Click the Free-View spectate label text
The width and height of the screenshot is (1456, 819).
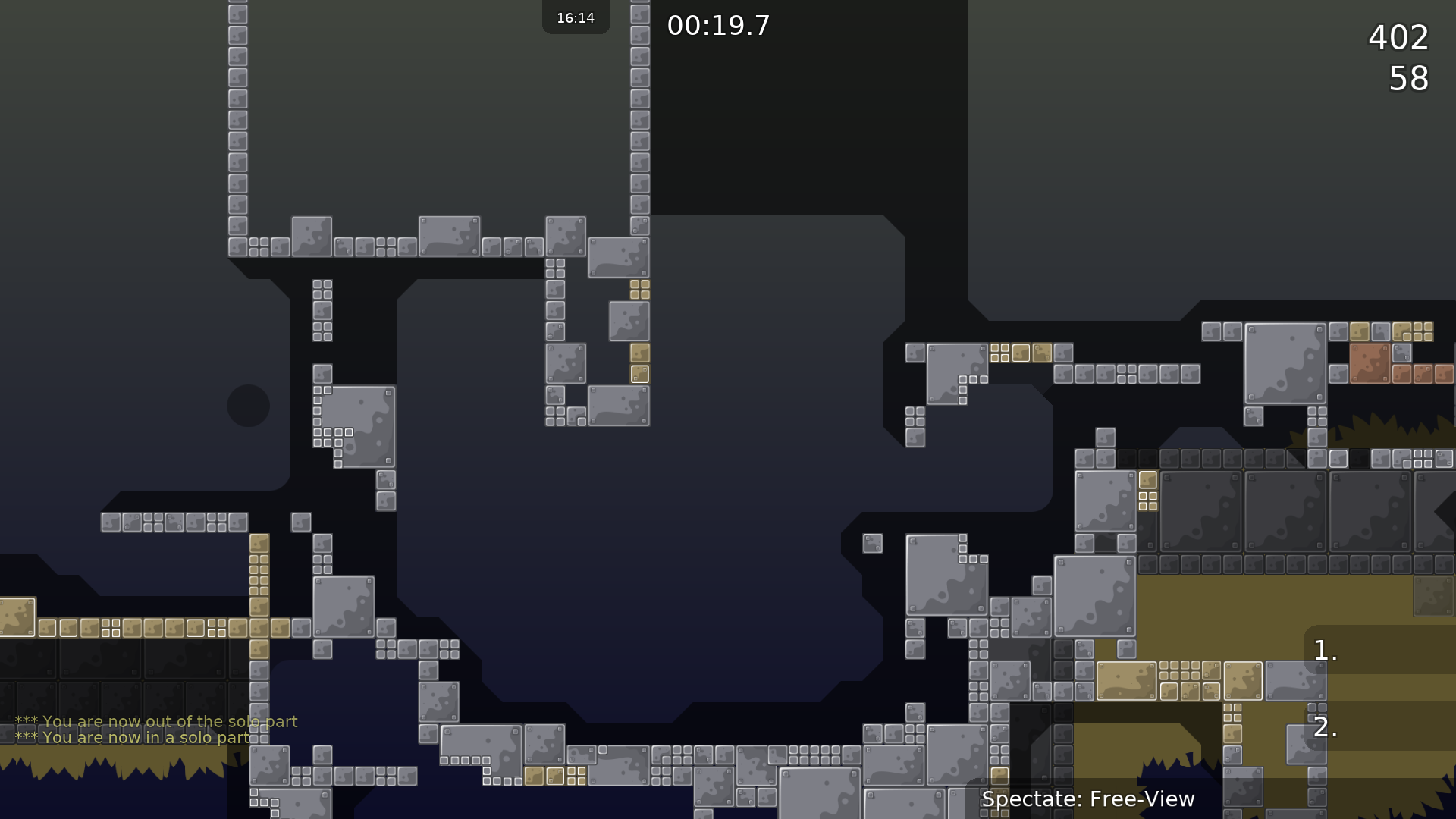coord(1088,799)
